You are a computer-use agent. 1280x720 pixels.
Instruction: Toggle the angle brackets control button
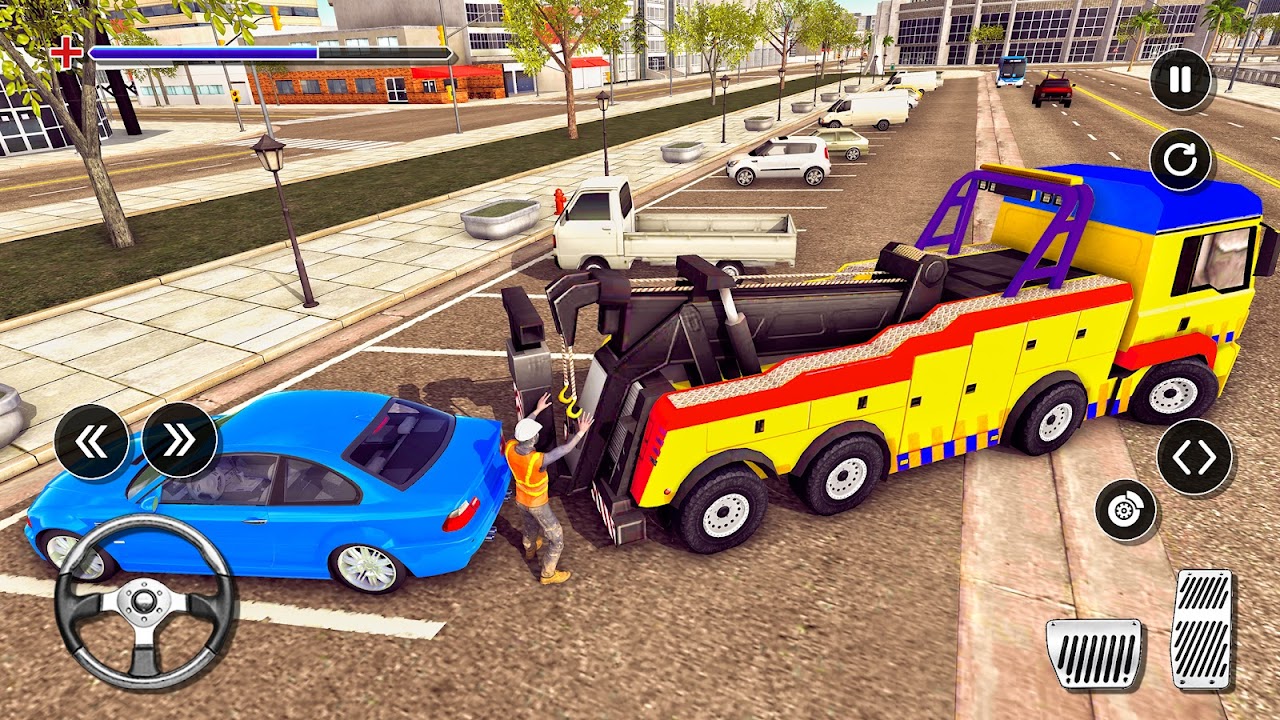tap(1194, 457)
